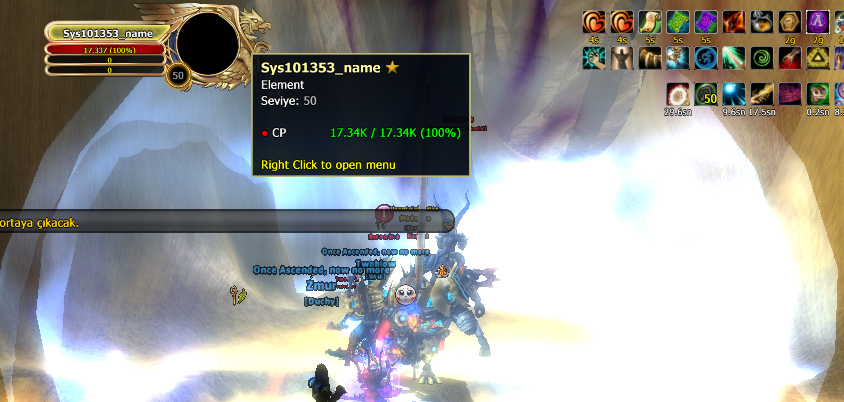844x402 pixels.
Task: Select the fiery red slash buff icon
Action: click(734, 22)
